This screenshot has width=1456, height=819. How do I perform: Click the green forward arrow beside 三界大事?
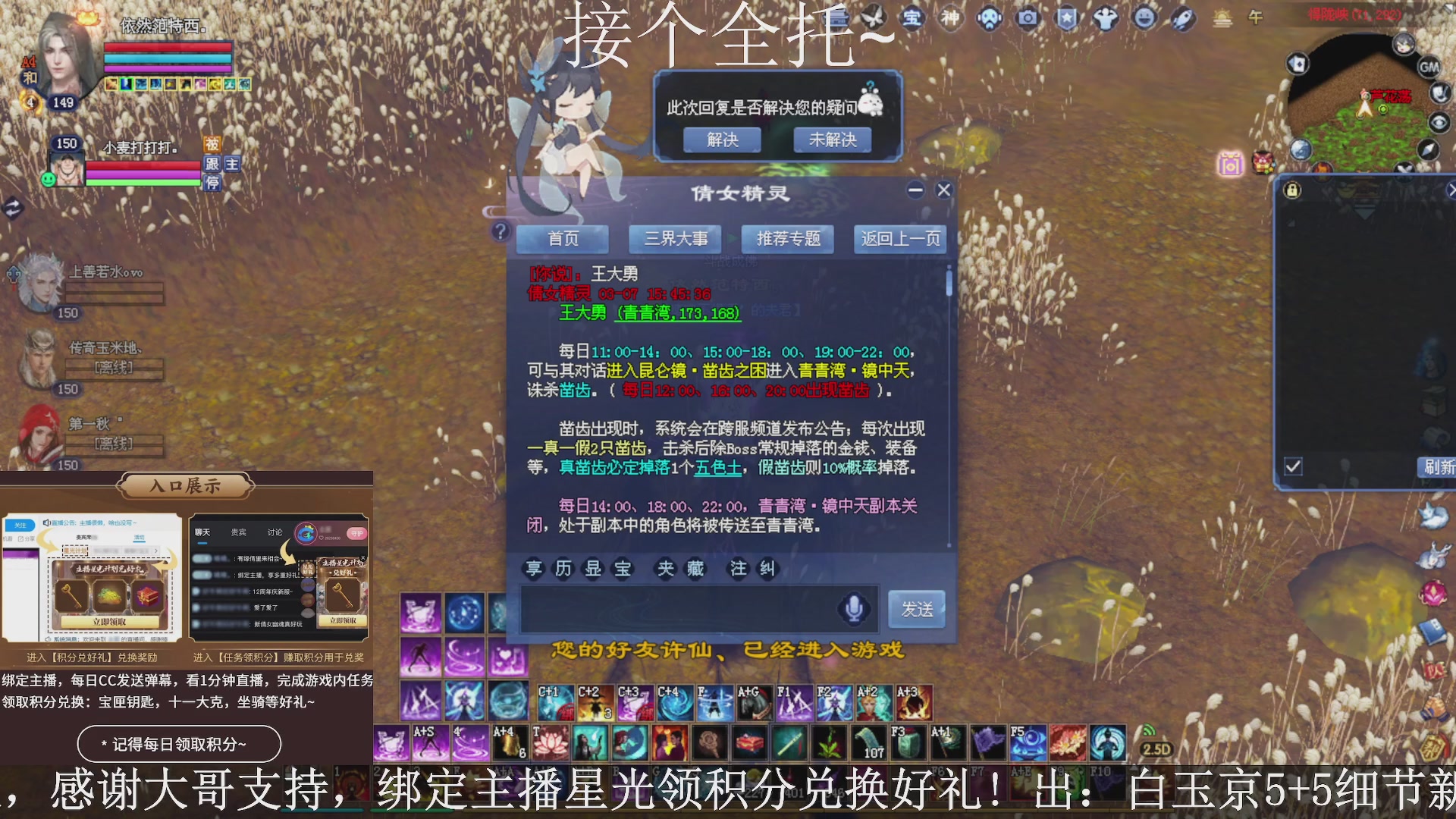click(730, 238)
